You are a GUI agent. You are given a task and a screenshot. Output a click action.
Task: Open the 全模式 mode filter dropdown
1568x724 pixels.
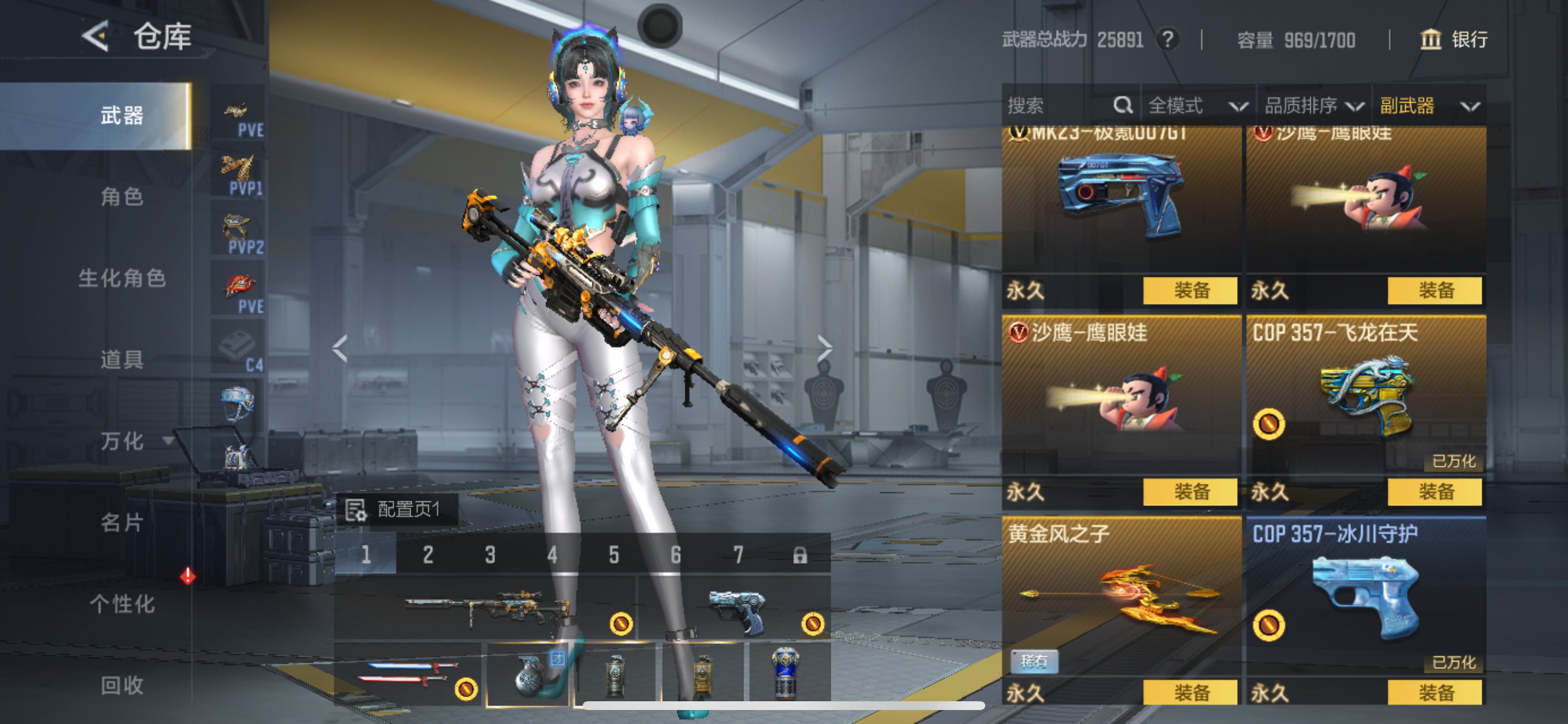(1196, 105)
